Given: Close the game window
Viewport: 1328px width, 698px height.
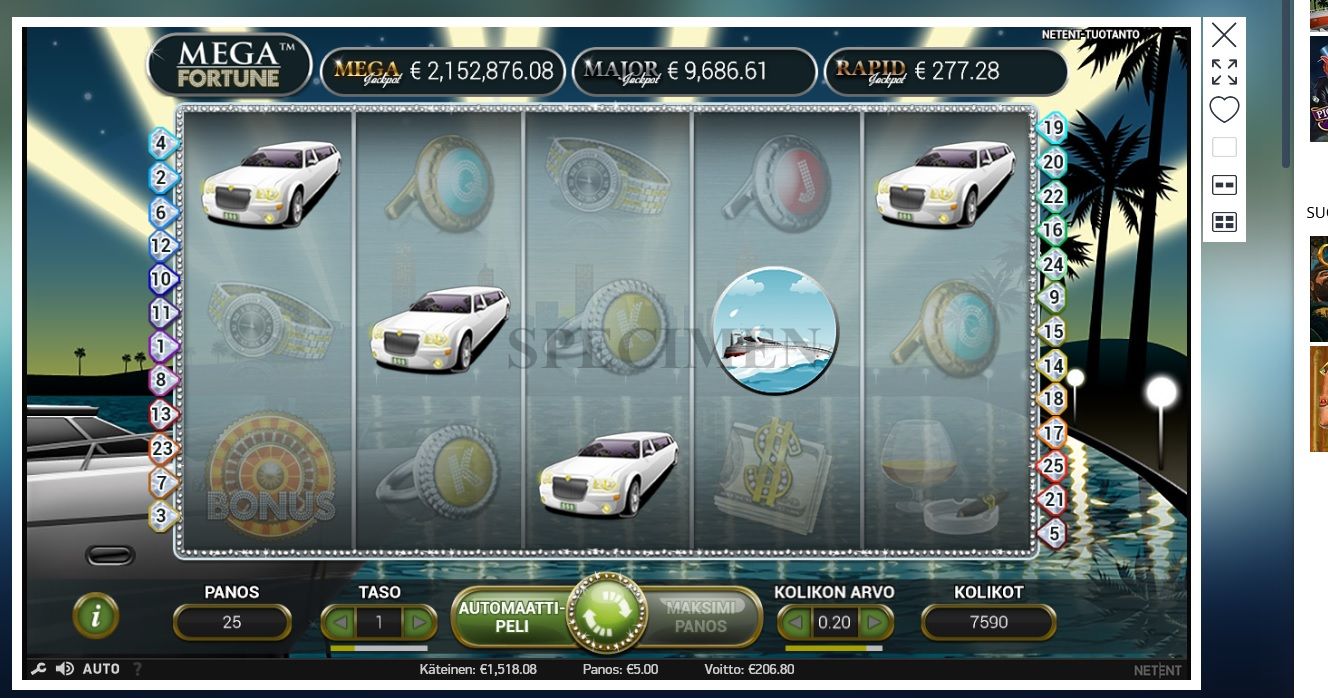Looking at the screenshot, I should click(x=1224, y=36).
